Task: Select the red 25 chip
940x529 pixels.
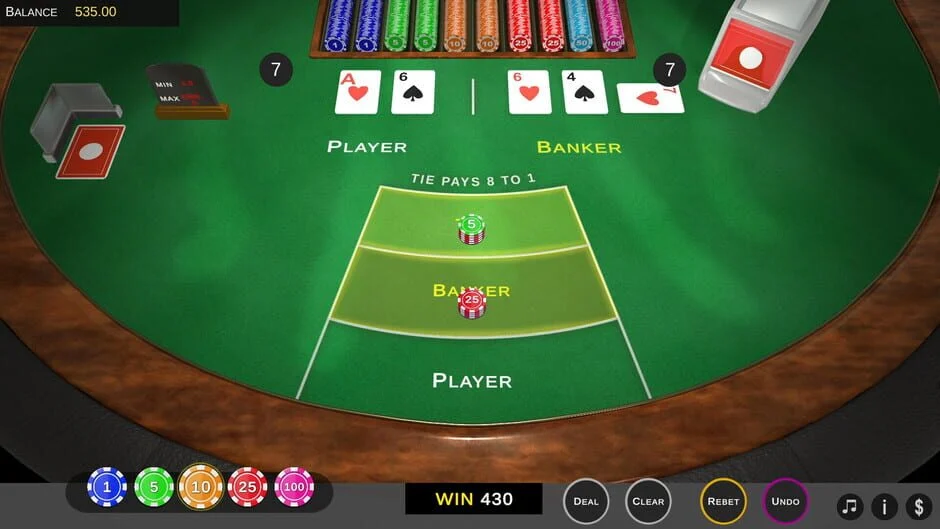Action: [247, 487]
